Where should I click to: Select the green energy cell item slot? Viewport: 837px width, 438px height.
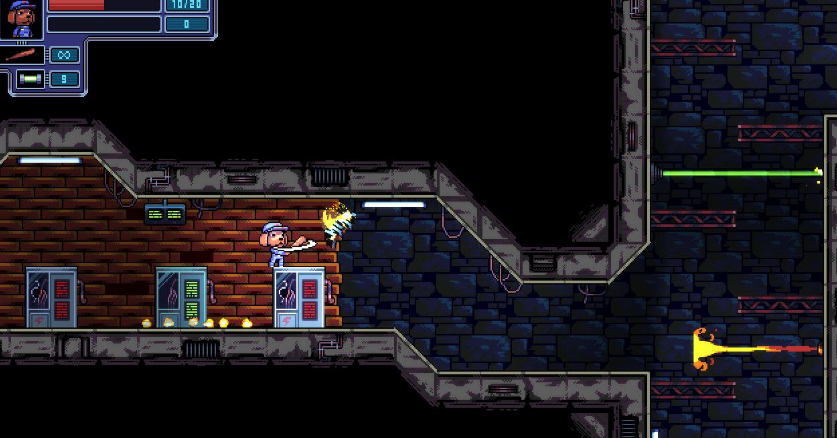point(30,80)
